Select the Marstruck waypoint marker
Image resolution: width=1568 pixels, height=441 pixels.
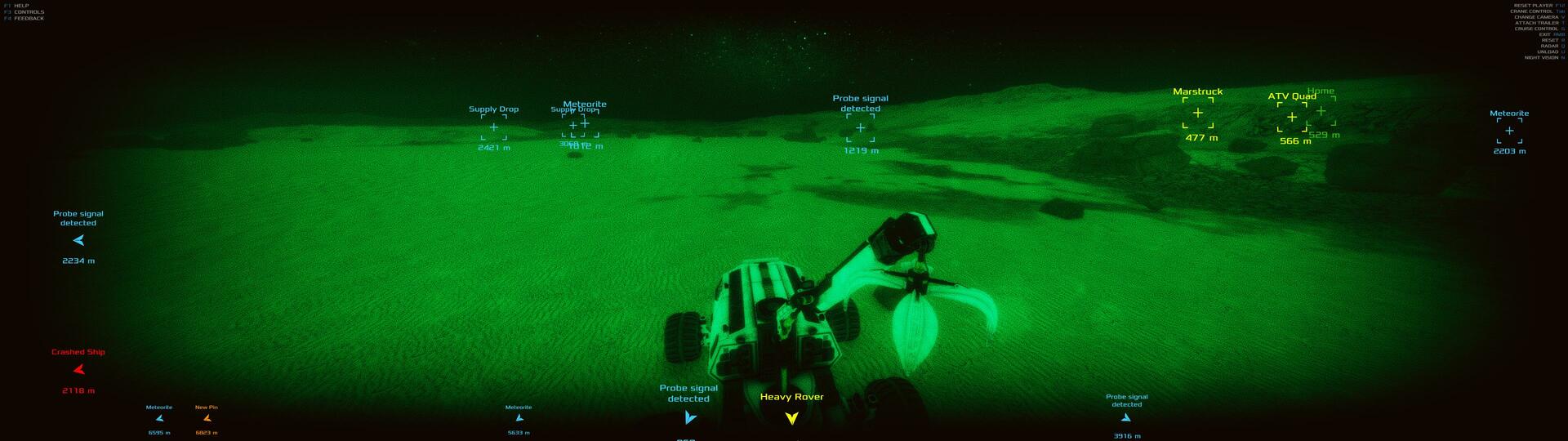click(1197, 114)
